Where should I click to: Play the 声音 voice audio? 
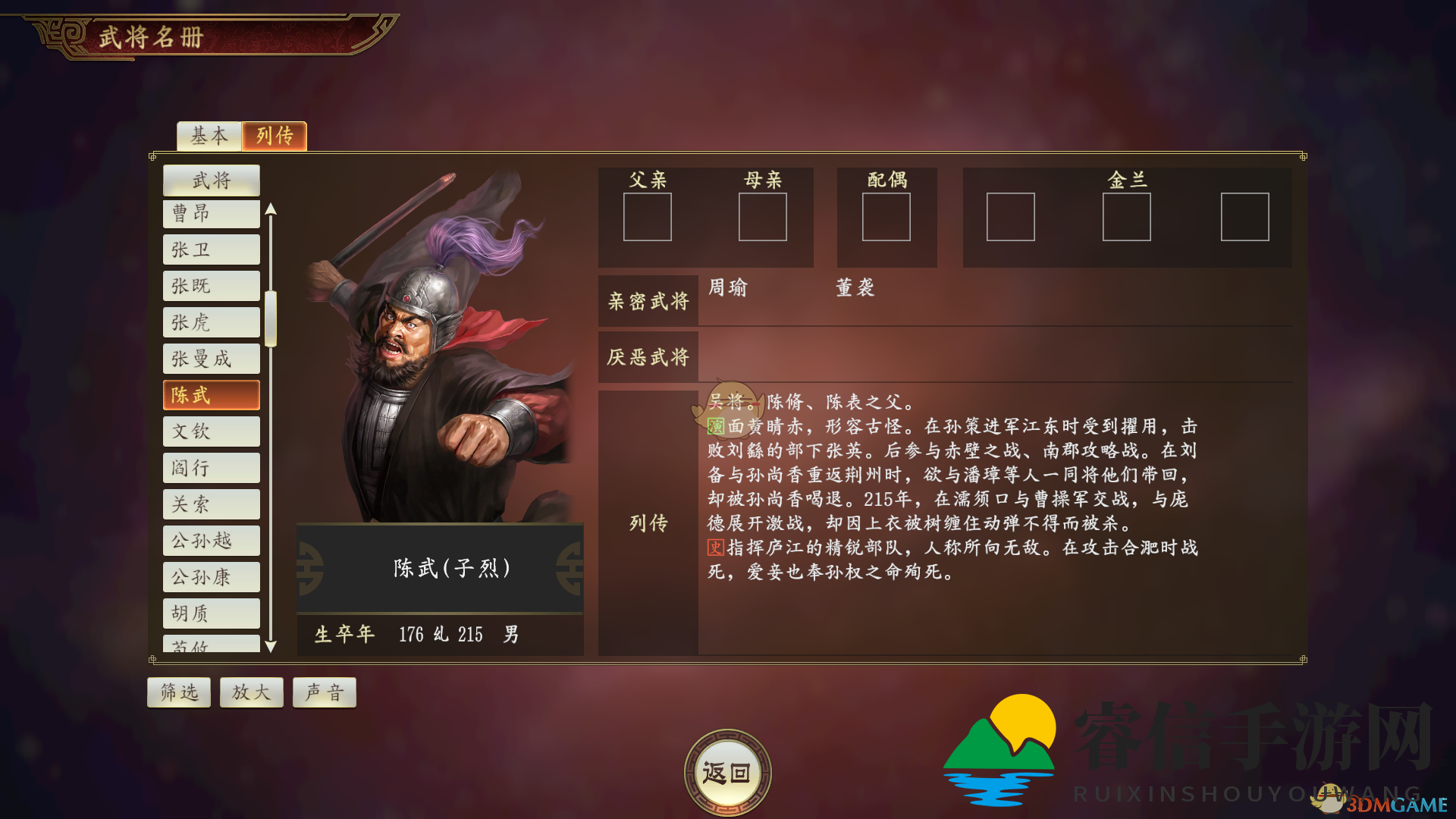(324, 692)
